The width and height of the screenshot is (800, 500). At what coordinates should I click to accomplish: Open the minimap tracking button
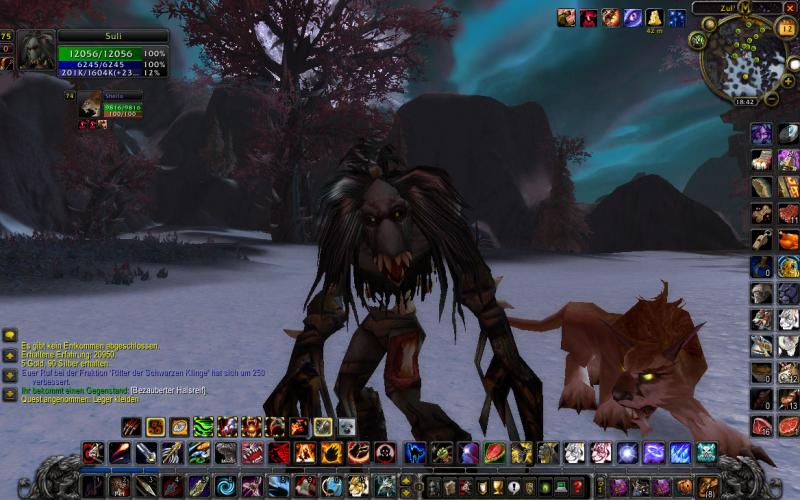697,40
